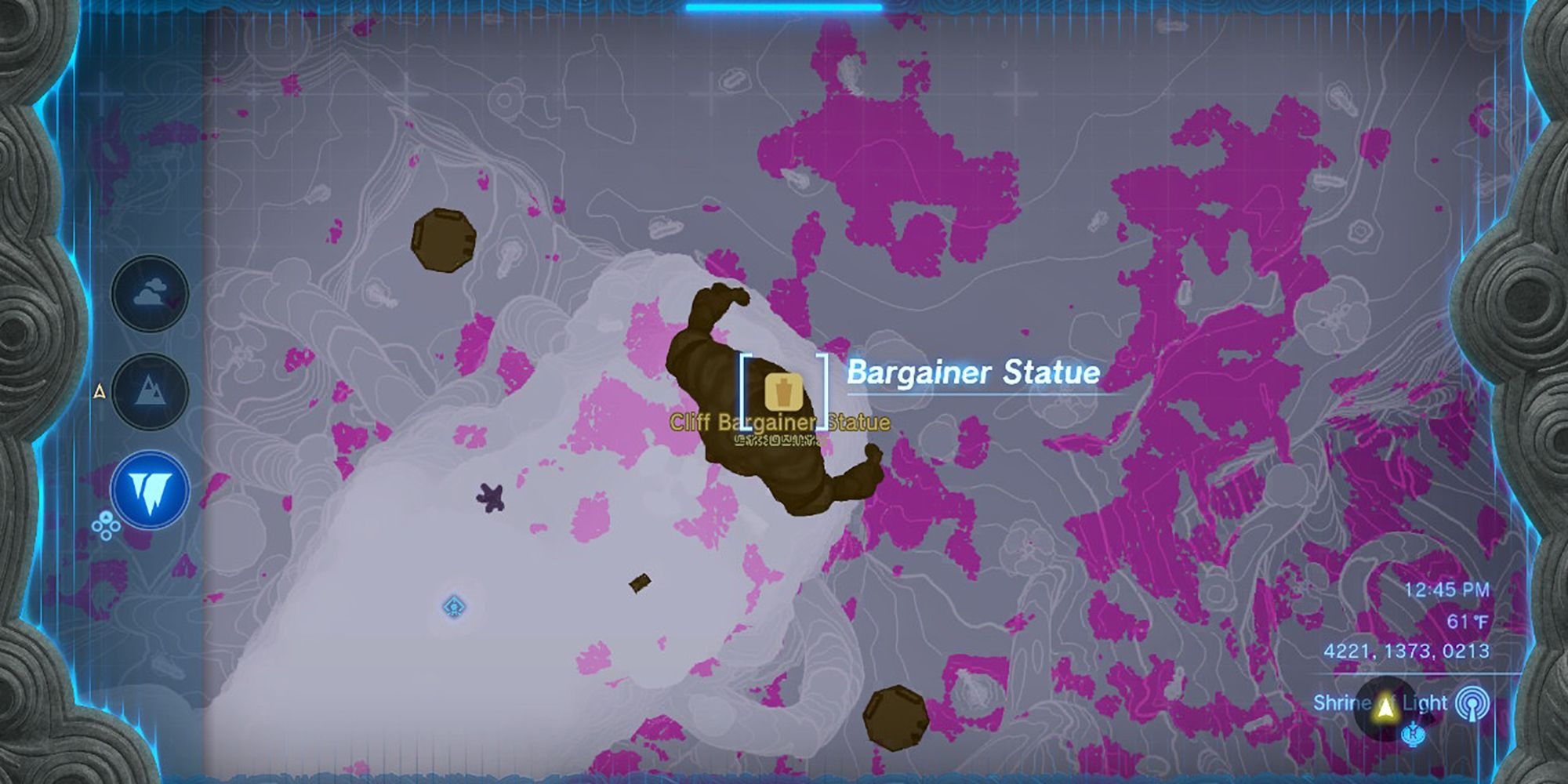Select the Depths map layer button
Image resolution: width=1568 pixels, height=784 pixels.
[150, 490]
